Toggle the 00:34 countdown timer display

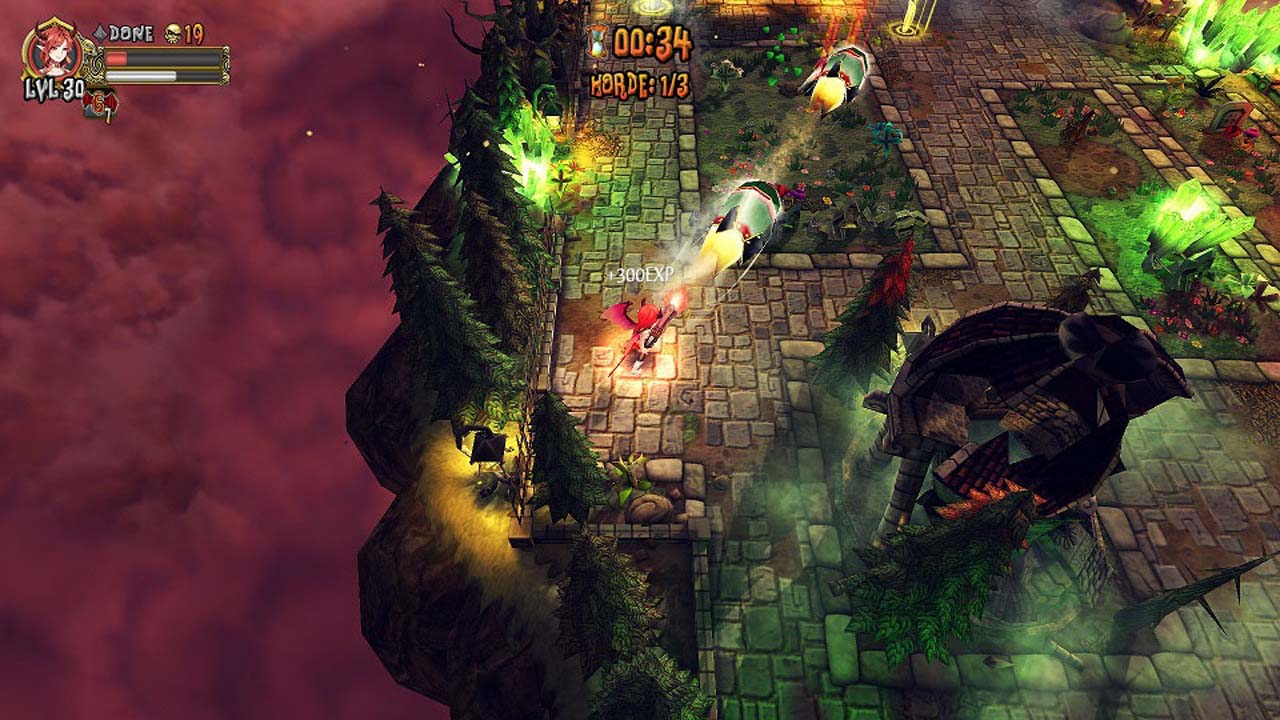tap(652, 42)
